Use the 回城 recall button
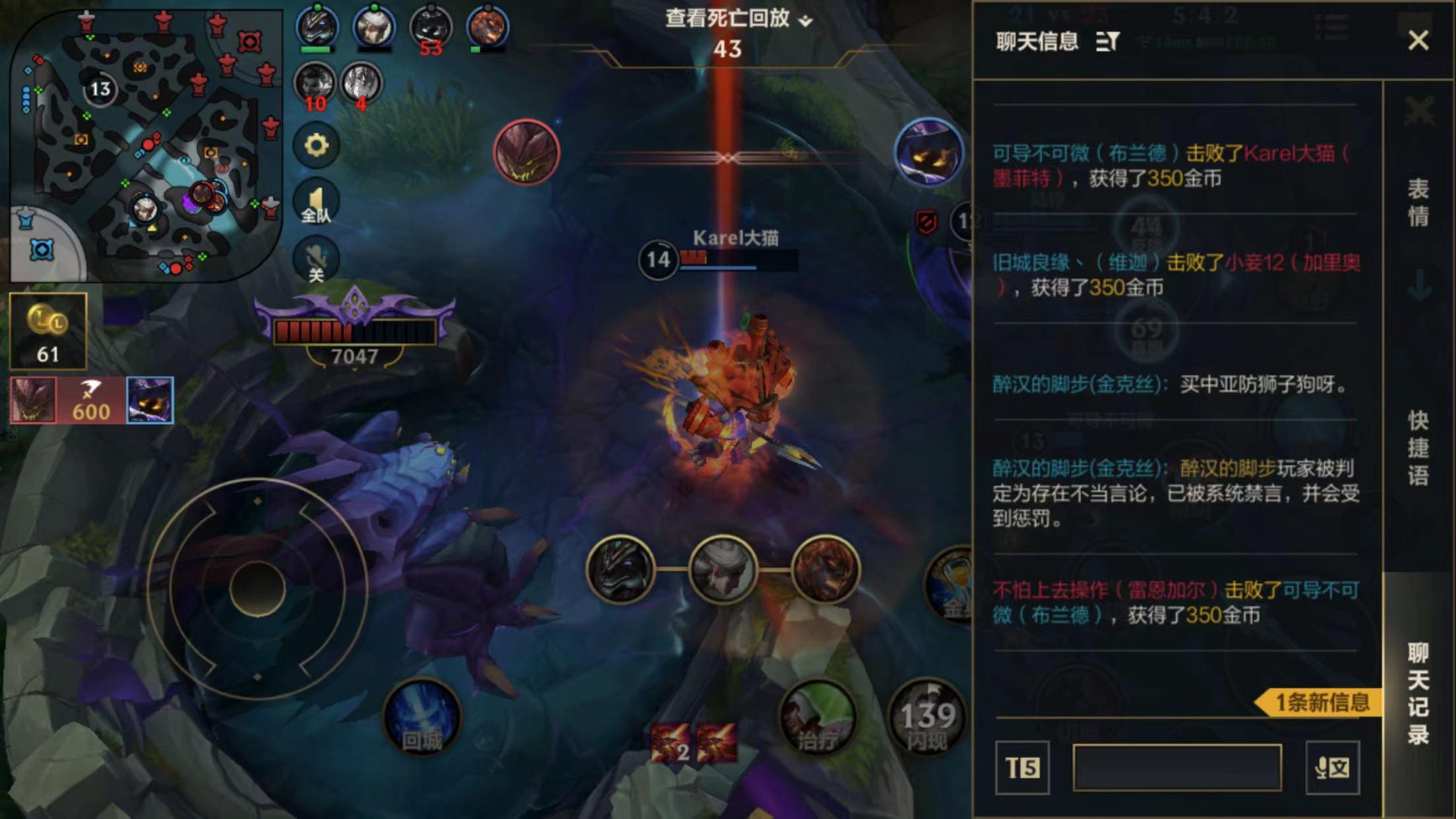This screenshot has width=1456, height=819. (x=422, y=718)
